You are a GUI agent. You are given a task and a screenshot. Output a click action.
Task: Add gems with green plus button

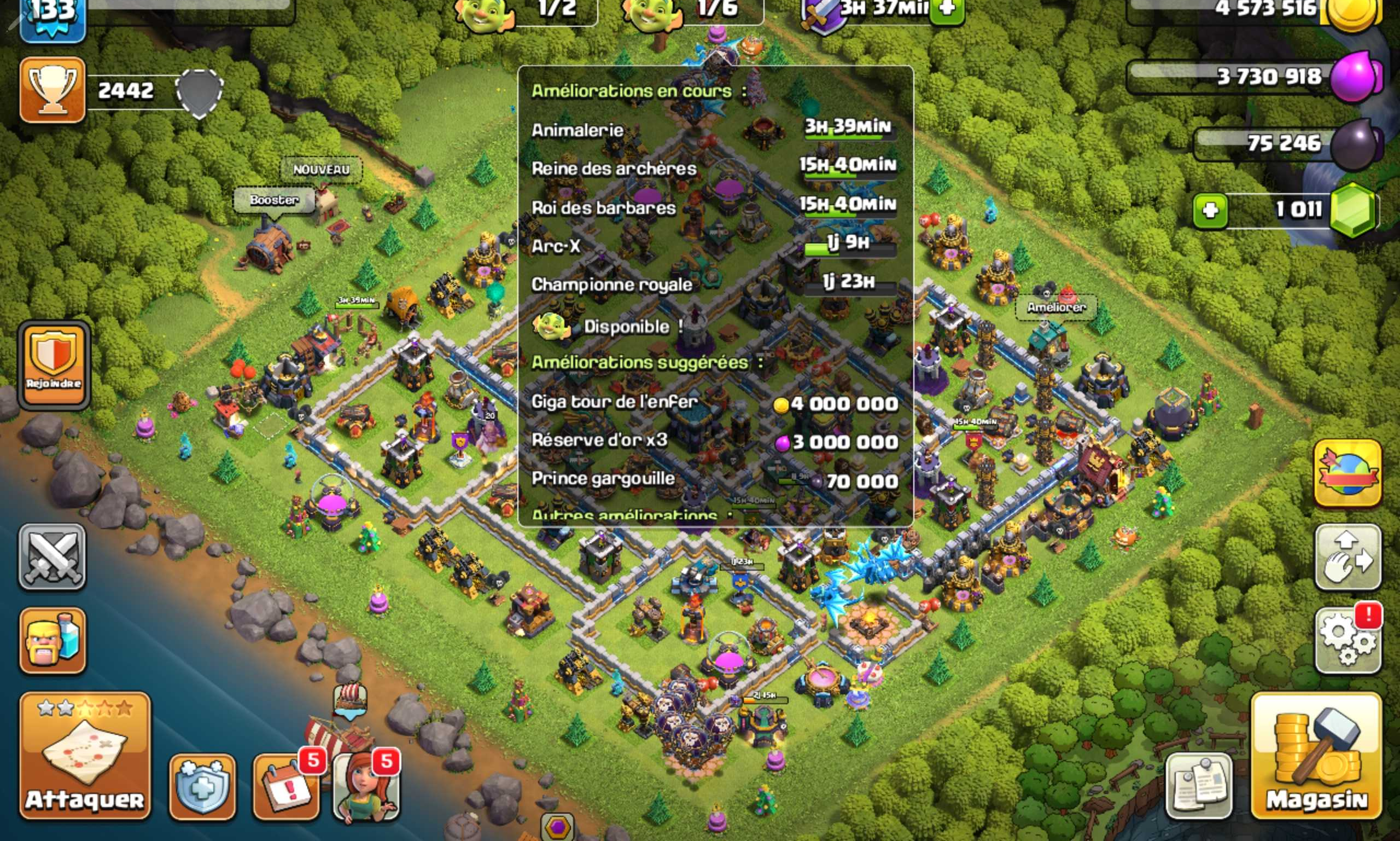point(1210,210)
